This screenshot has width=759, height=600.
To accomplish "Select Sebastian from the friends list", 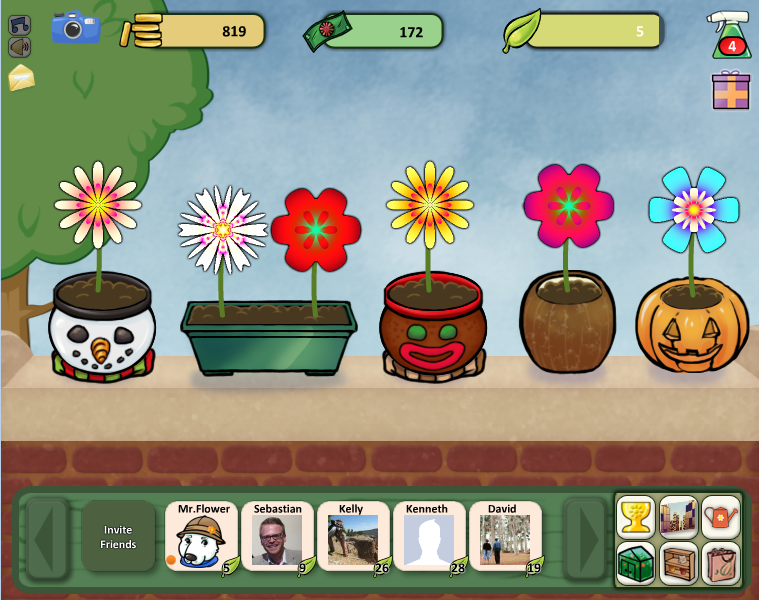I will point(277,537).
